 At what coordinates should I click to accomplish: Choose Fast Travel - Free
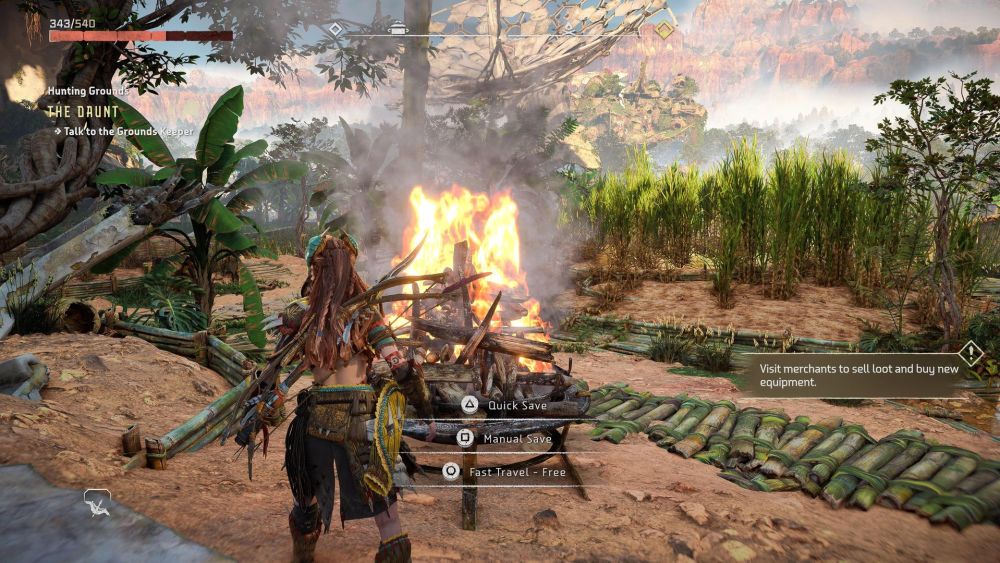(505, 471)
